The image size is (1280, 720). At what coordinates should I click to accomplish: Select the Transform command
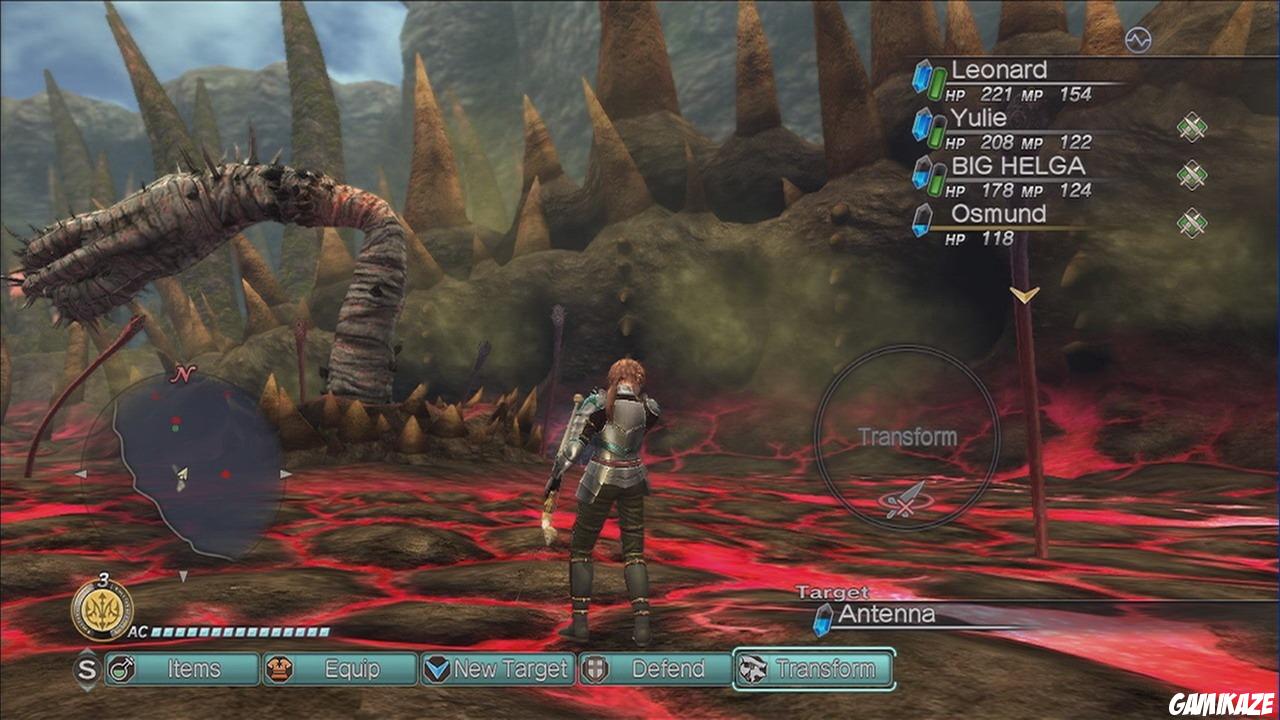(813, 669)
